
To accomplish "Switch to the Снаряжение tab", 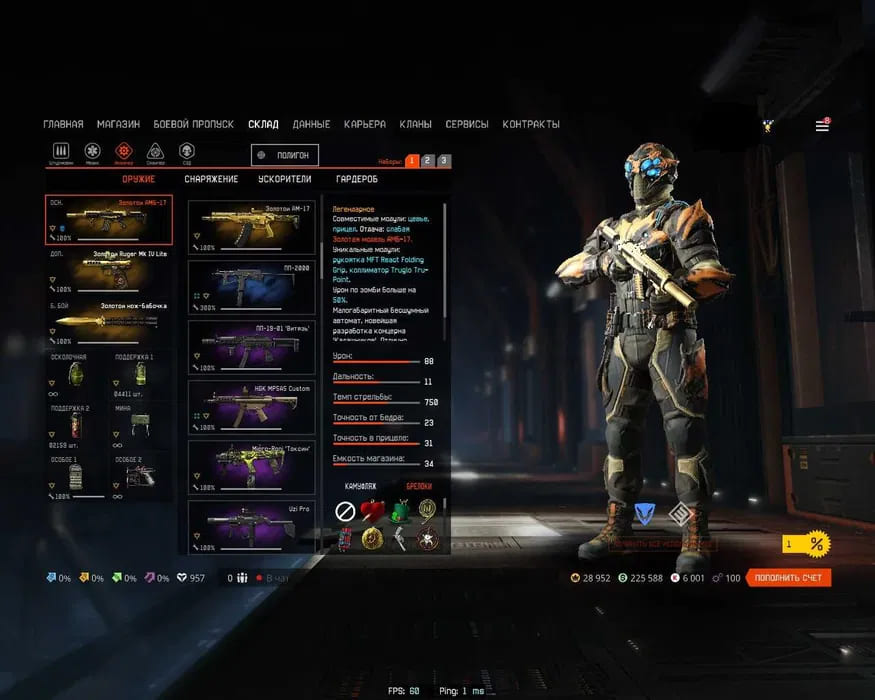I will (x=211, y=179).
